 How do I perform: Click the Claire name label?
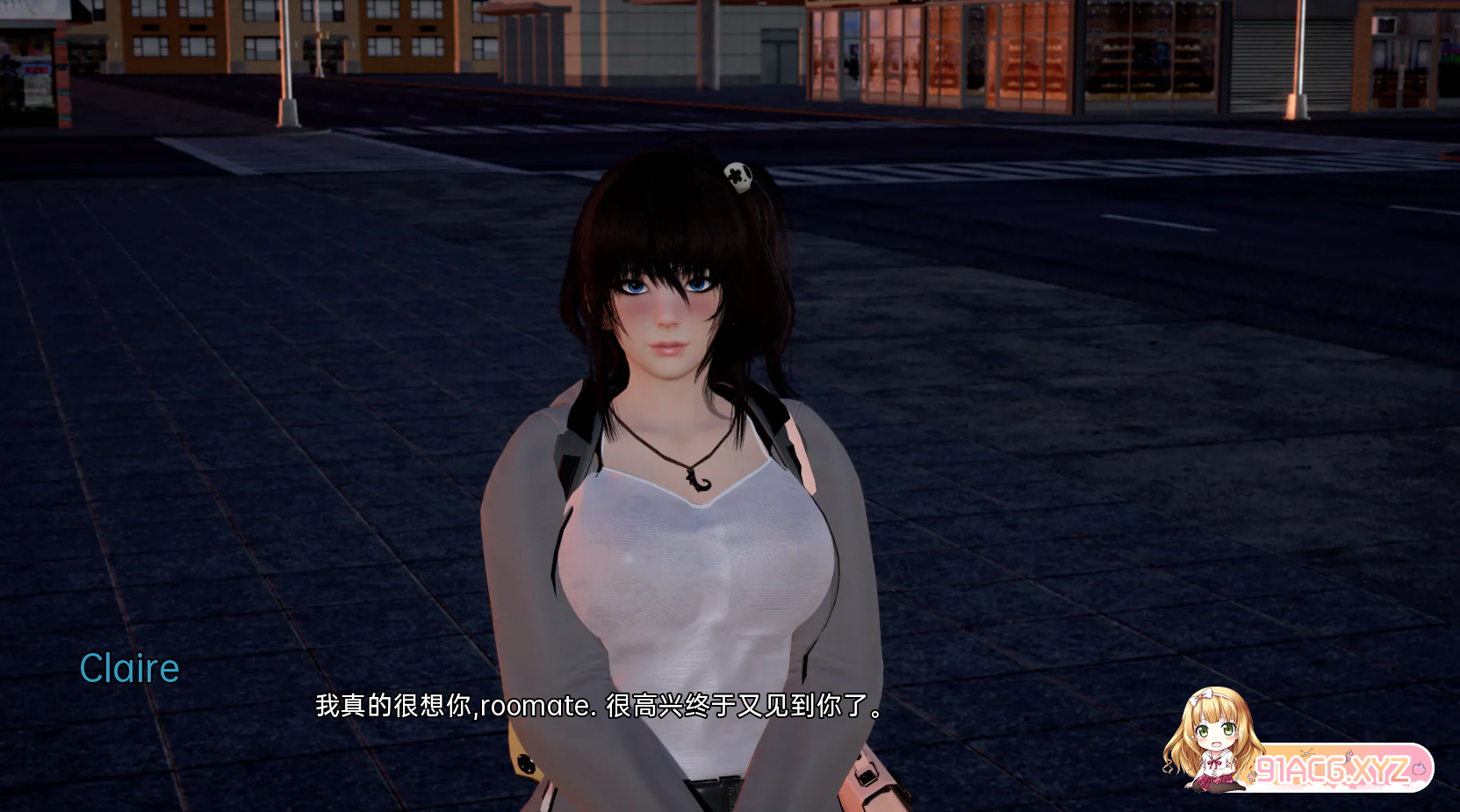coord(129,668)
